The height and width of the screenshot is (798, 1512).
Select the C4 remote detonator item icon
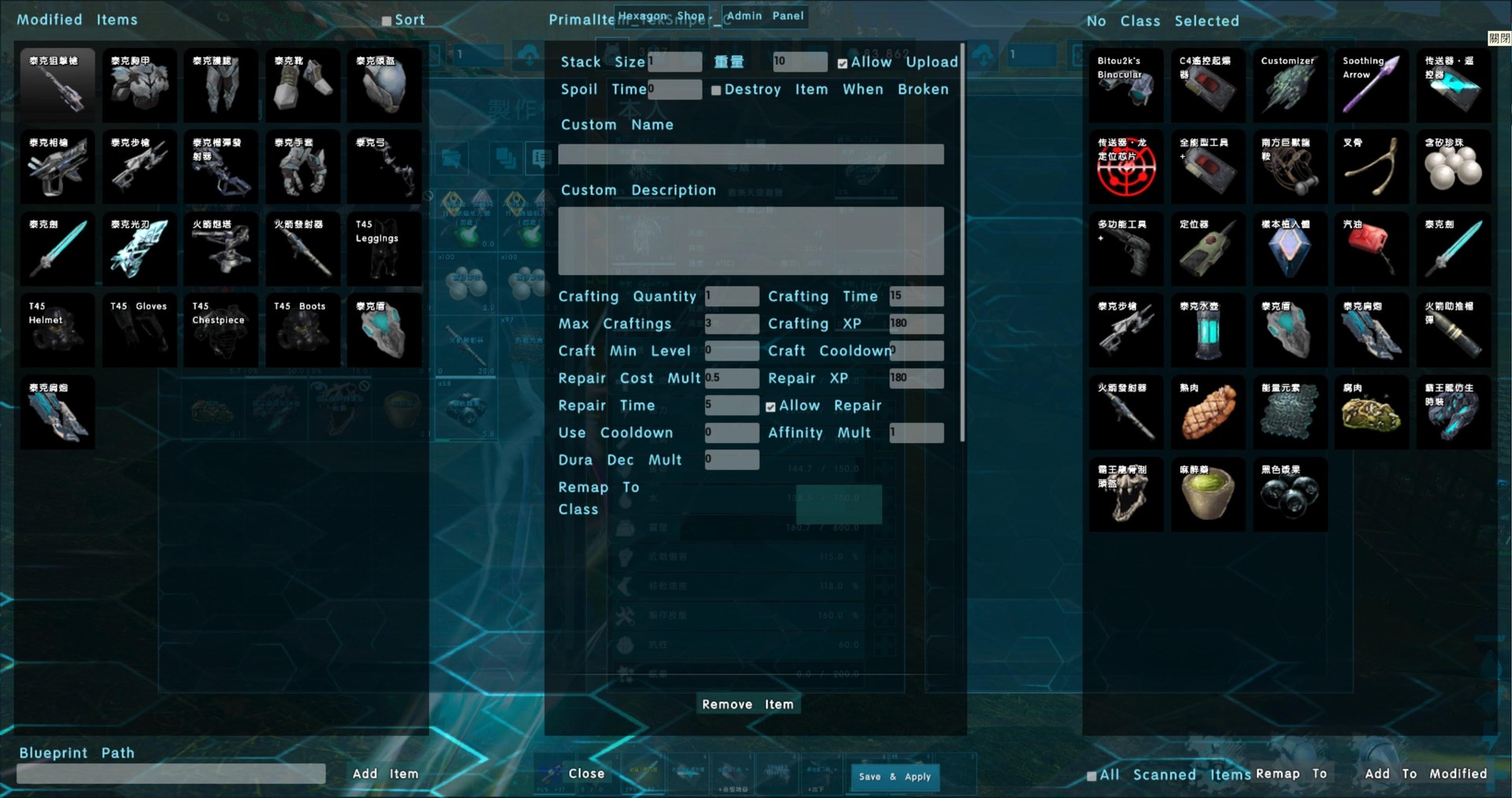pos(1207,85)
